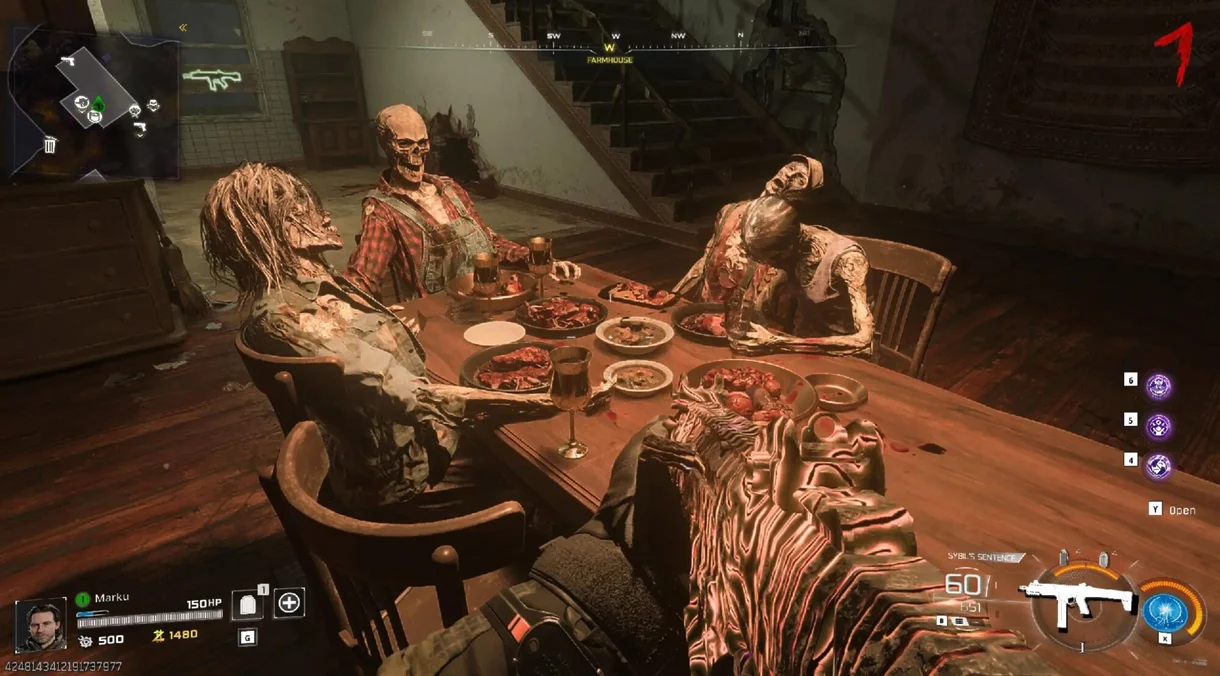Click the yellow double-chevron arrow
Viewport: 1220px width, 676px height.
[183, 28]
